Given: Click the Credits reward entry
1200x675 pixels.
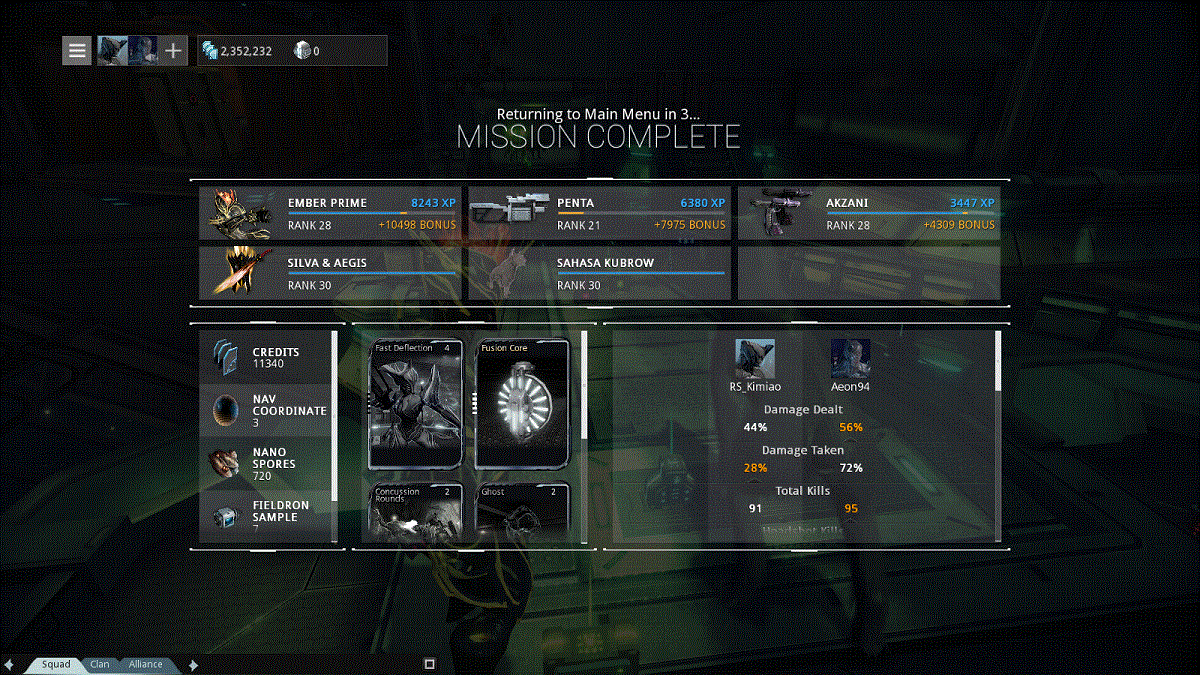Looking at the screenshot, I should coord(265,358).
